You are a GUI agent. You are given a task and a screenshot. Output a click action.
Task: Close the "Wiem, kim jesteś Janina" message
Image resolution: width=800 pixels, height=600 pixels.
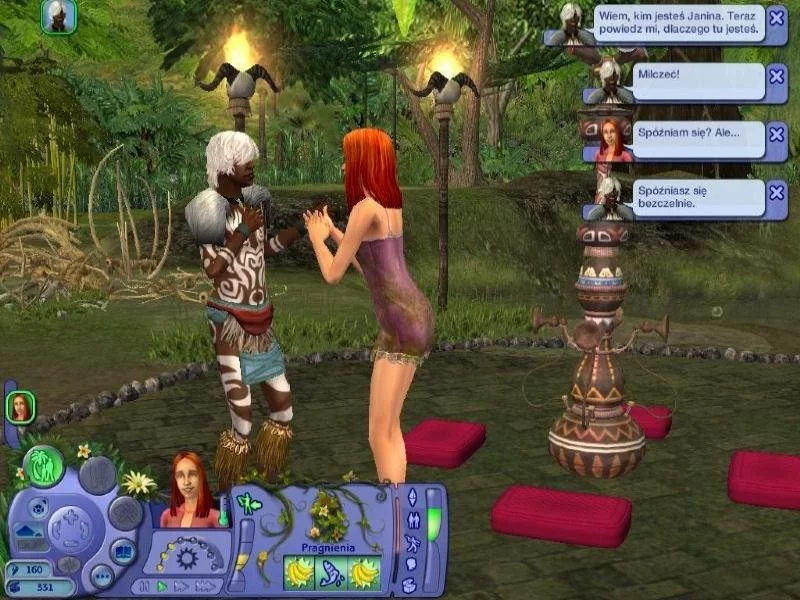[776, 19]
